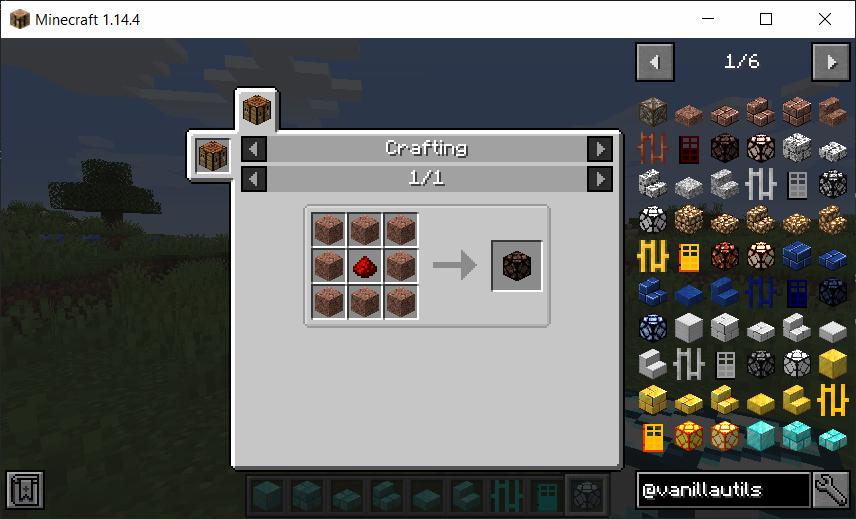This screenshot has width=856, height=519.
Task: Open the wrench configuration button
Action: click(x=832, y=490)
